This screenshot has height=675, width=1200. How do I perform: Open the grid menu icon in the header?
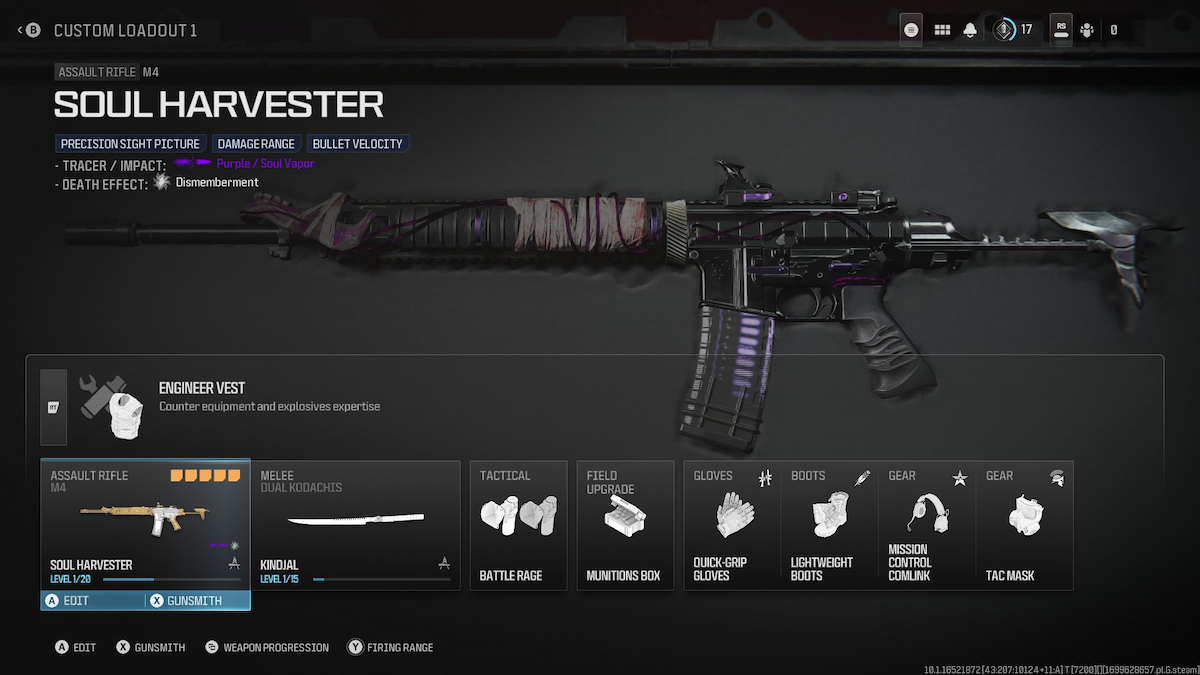(942, 30)
